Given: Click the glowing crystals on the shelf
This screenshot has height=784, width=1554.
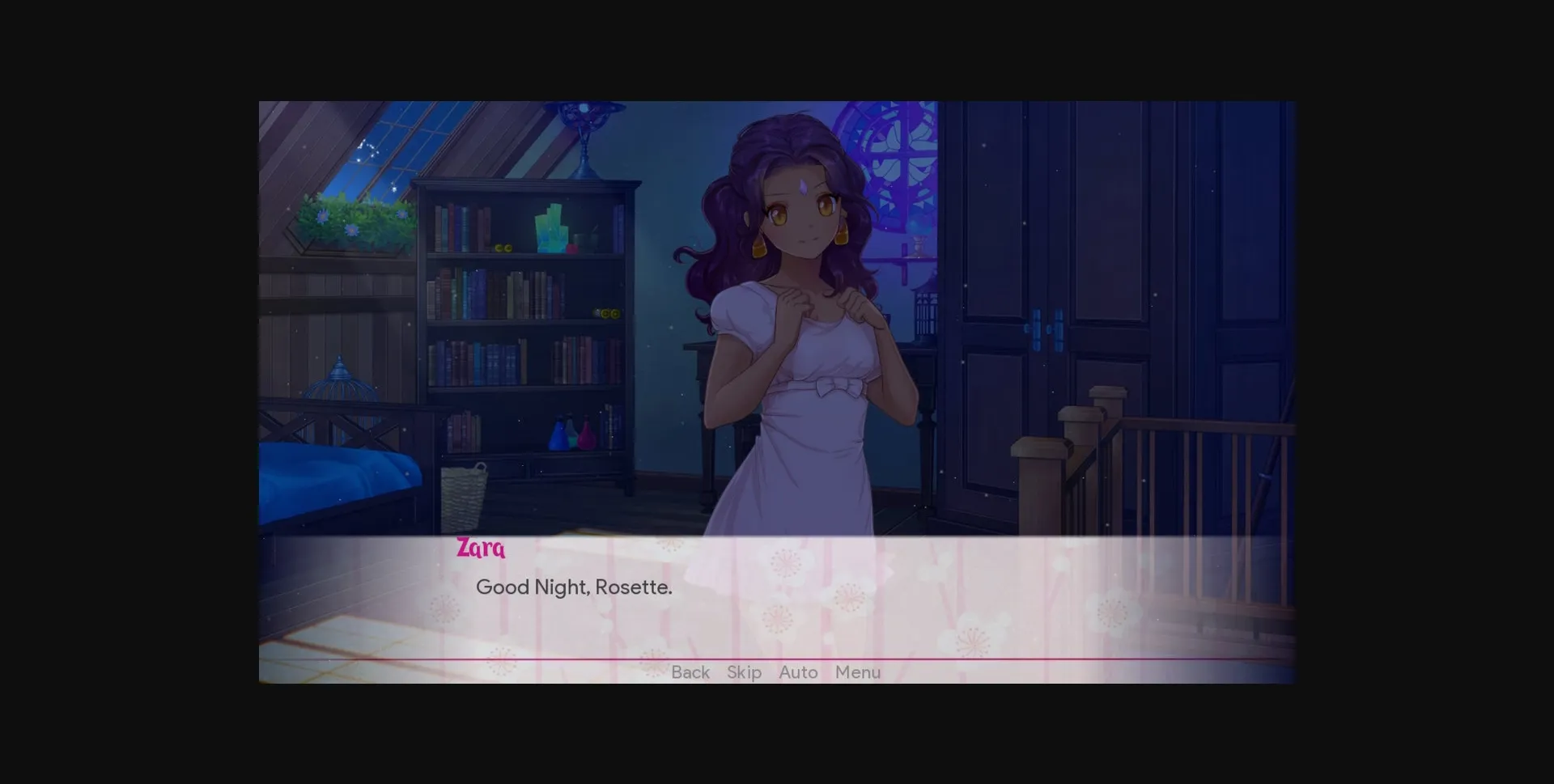Looking at the screenshot, I should coord(550,227).
